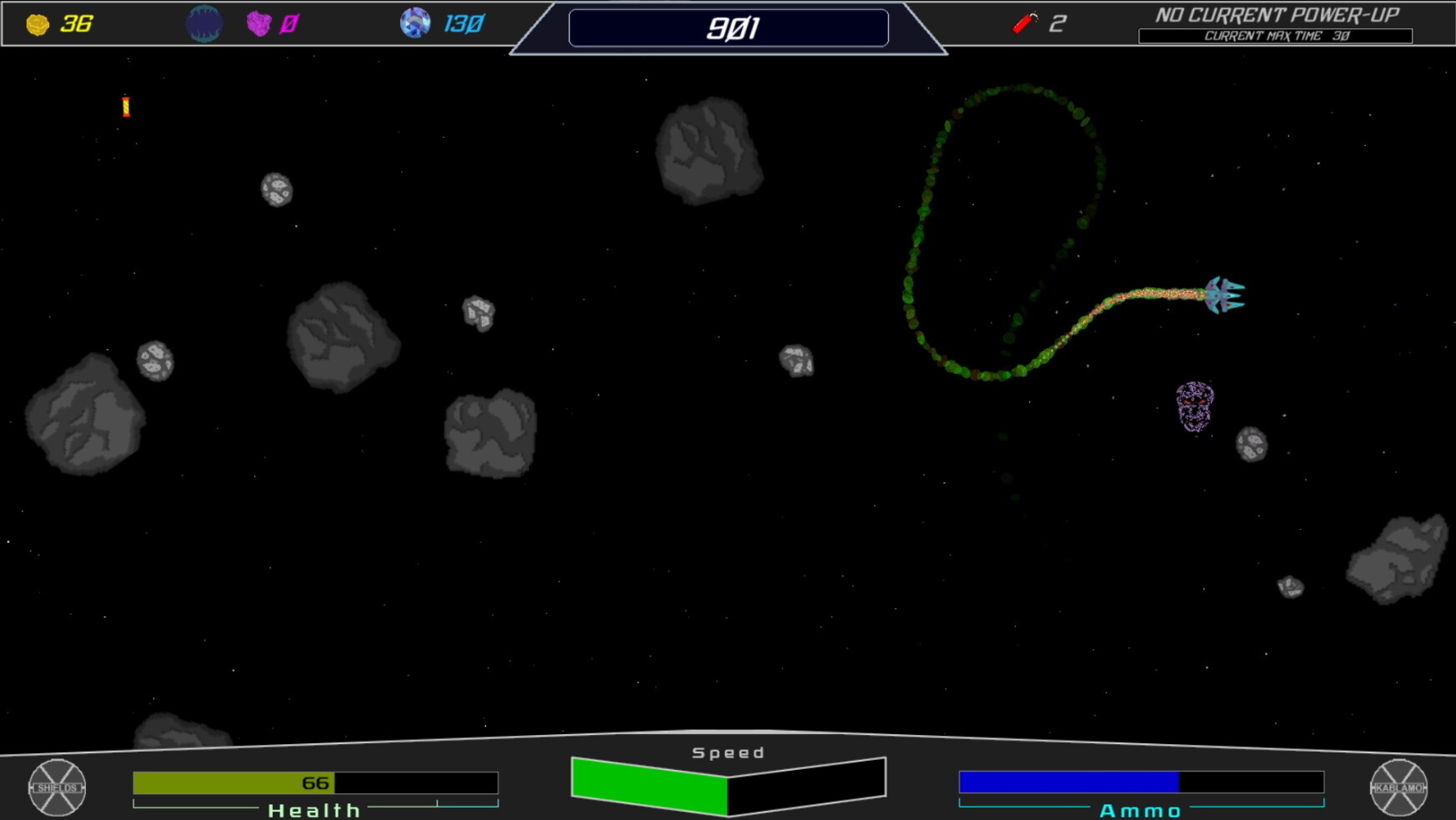Click the dark orb icon in the top bar

click(x=203, y=23)
